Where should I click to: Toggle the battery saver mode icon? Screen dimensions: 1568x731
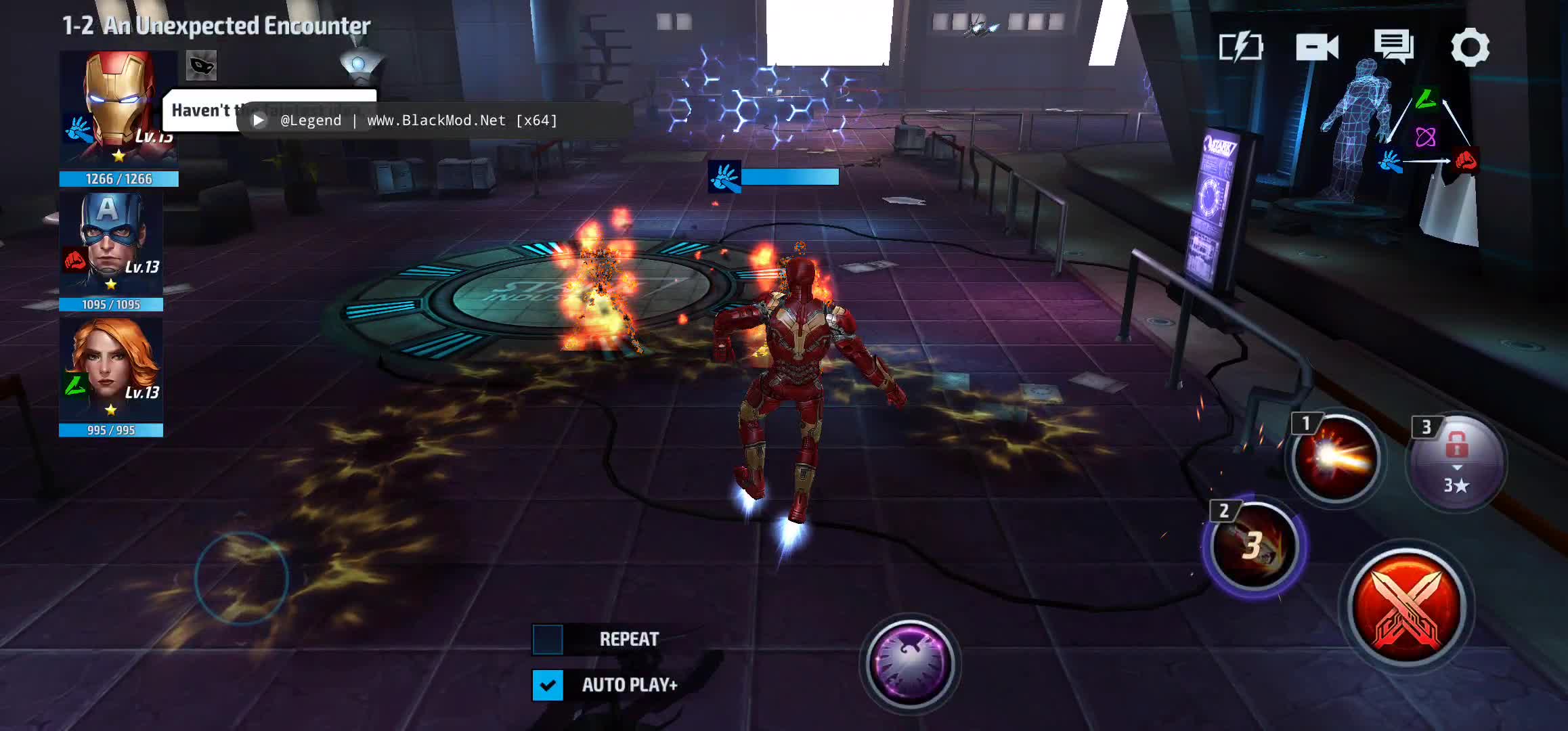(1240, 47)
